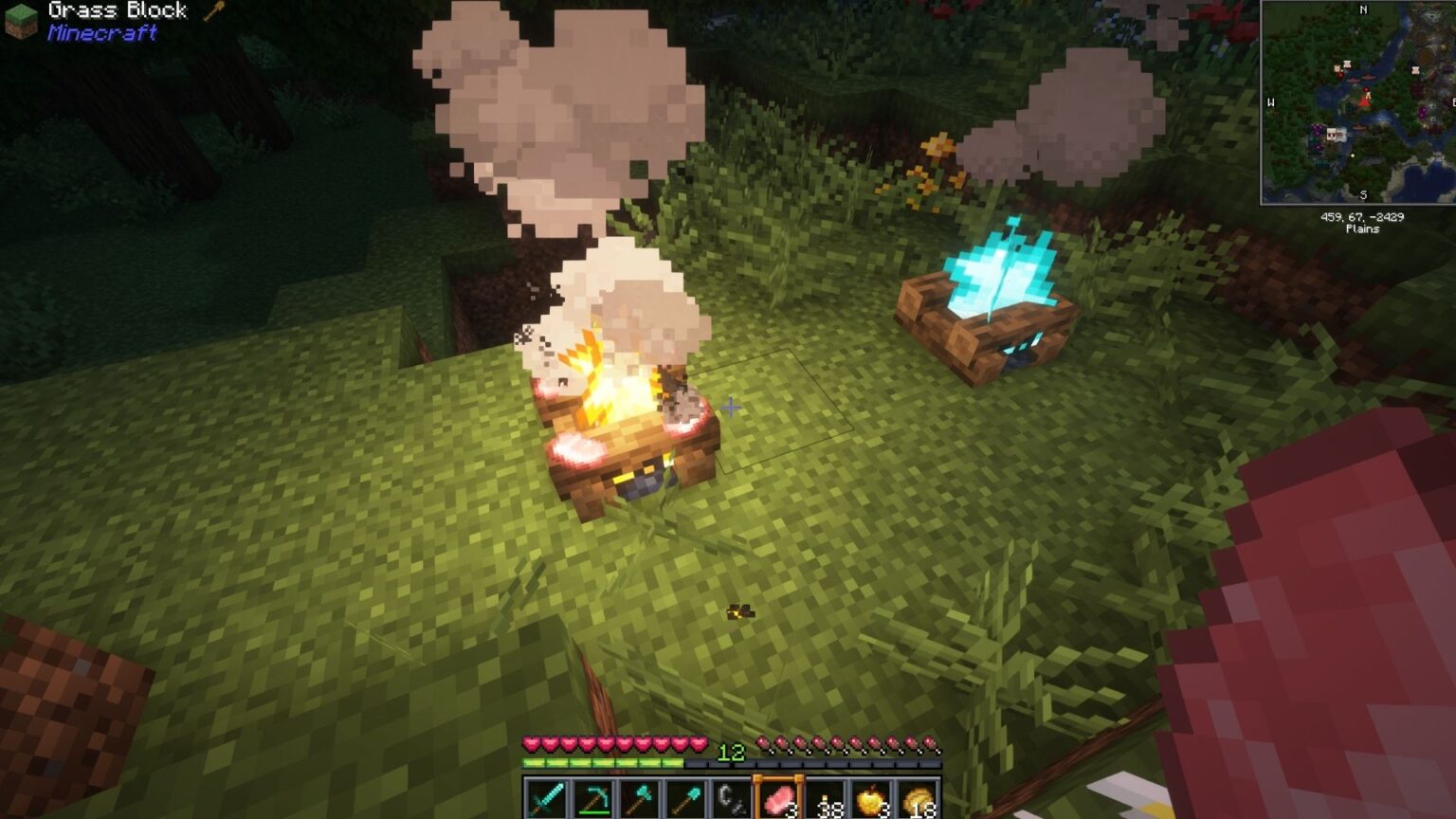Click the clock item in hotbar slot five
The image size is (1456, 819).
pyautogui.click(x=732, y=797)
